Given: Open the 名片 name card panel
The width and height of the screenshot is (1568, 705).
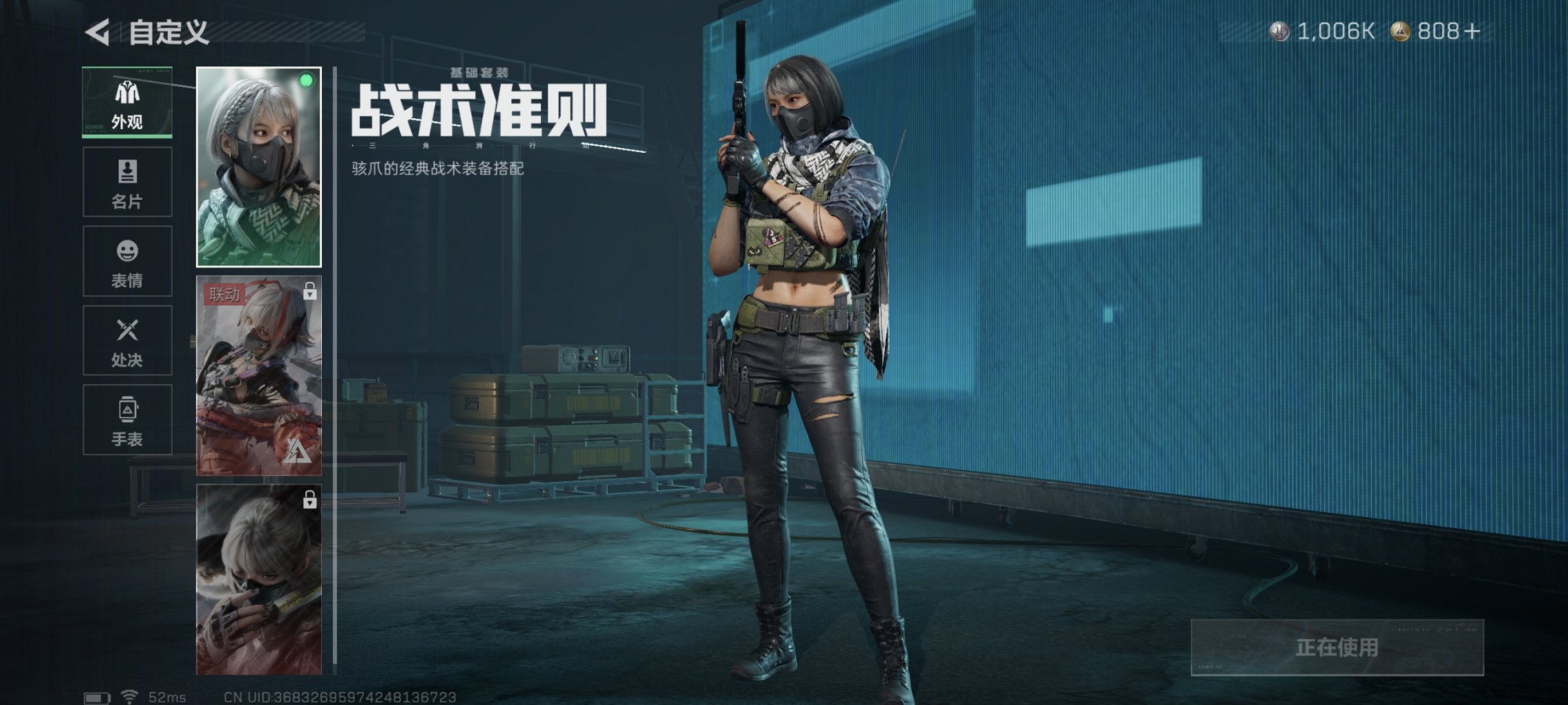Looking at the screenshot, I should 126,181.
